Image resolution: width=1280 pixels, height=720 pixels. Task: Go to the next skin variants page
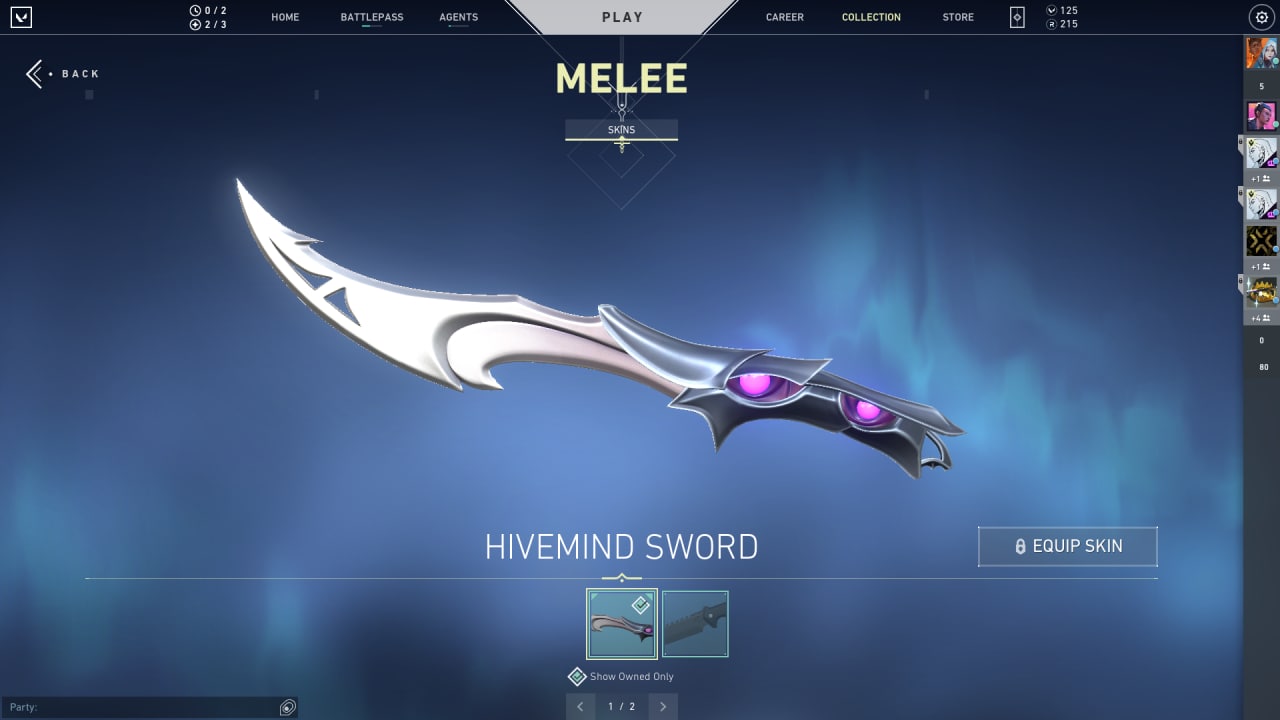coord(662,706)
